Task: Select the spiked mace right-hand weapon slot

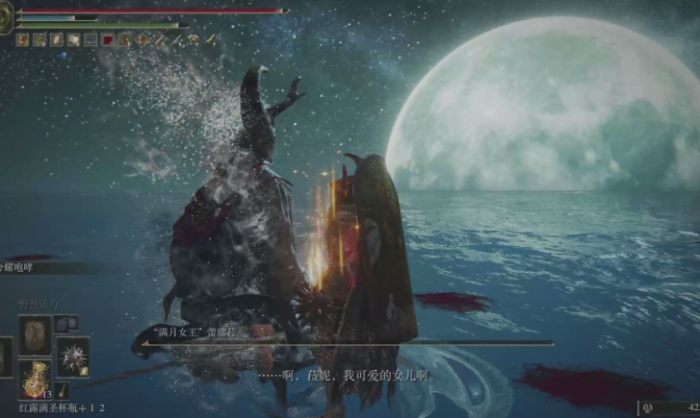Action: tap(72, 357)
